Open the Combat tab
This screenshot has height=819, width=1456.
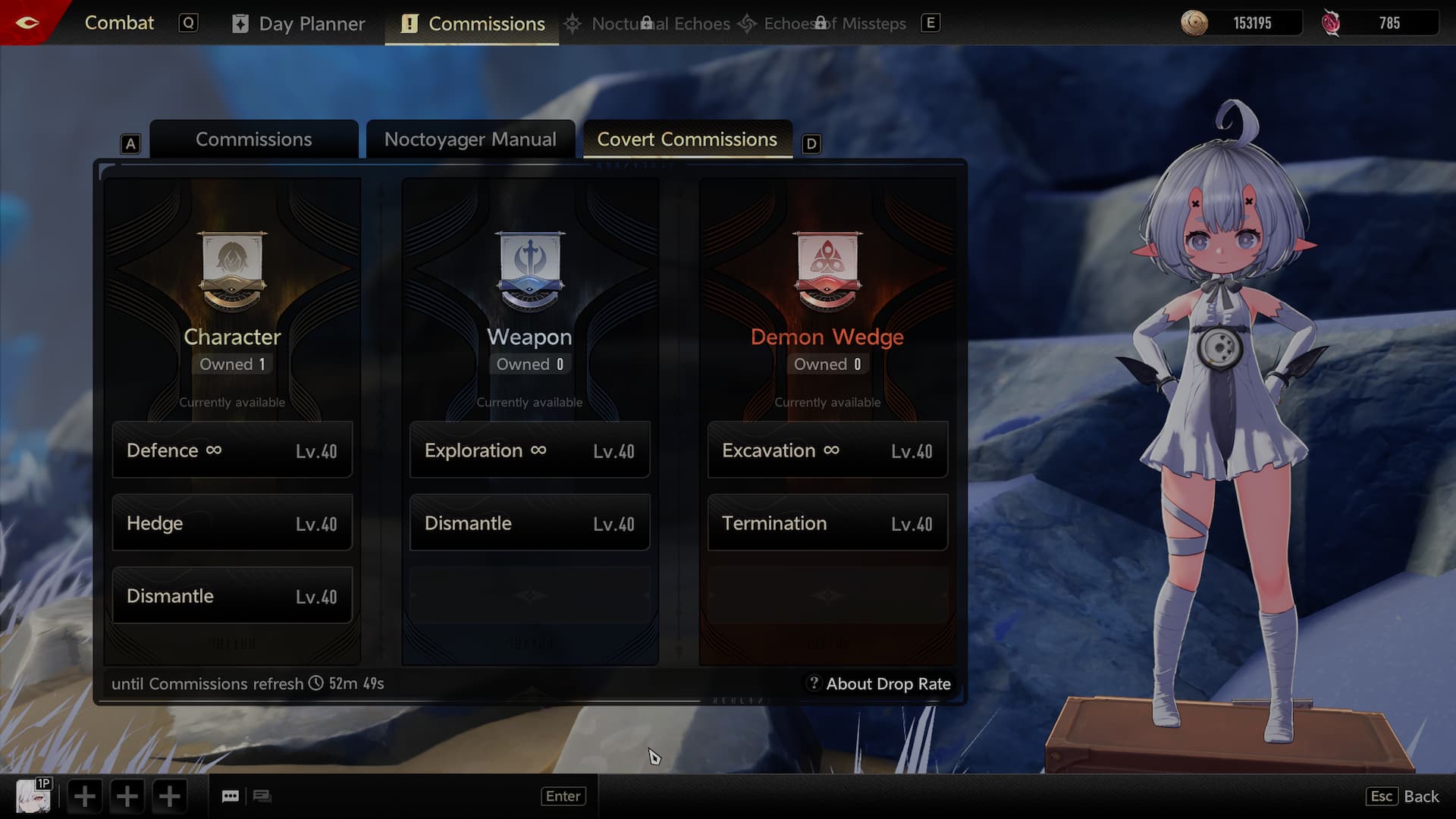coord(119,23)
